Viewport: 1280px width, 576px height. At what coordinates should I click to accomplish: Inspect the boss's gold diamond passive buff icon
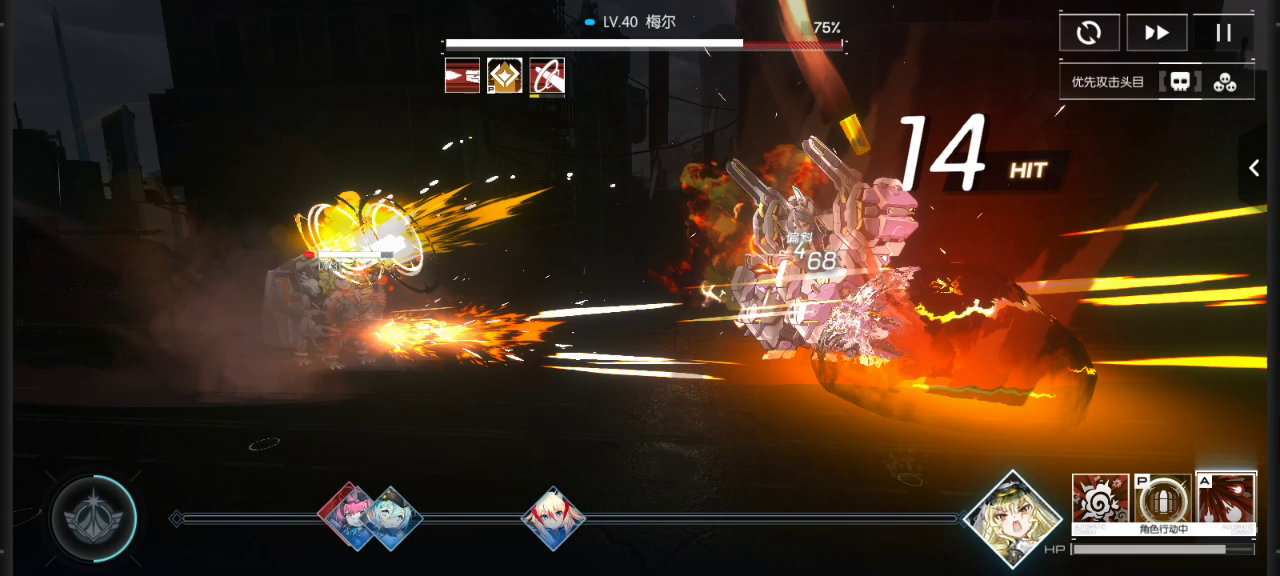pyautogui.click(x=505, y=75)
